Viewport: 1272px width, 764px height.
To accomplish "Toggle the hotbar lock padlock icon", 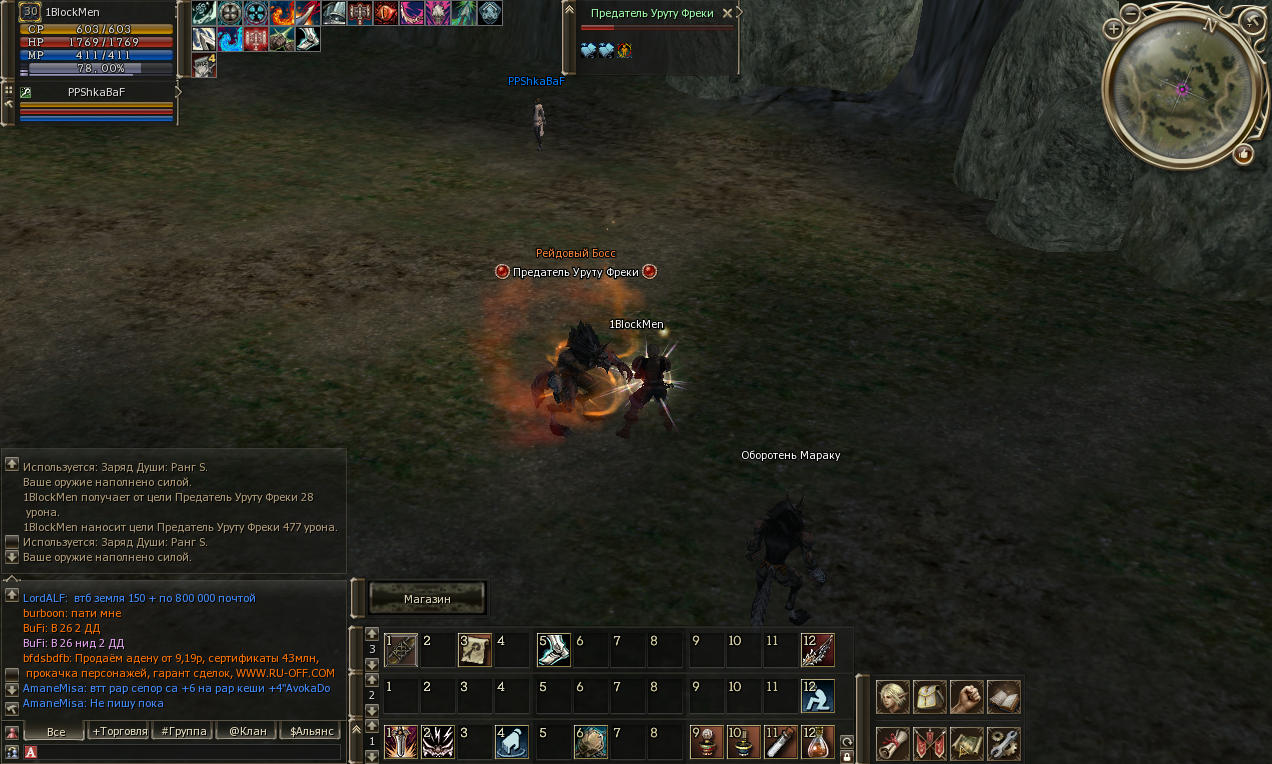I will tap(847, 757).
